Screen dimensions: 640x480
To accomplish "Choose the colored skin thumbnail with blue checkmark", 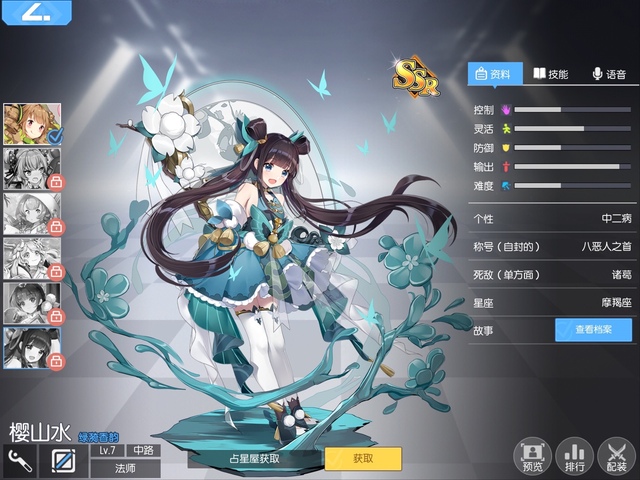I will [33, 122].
